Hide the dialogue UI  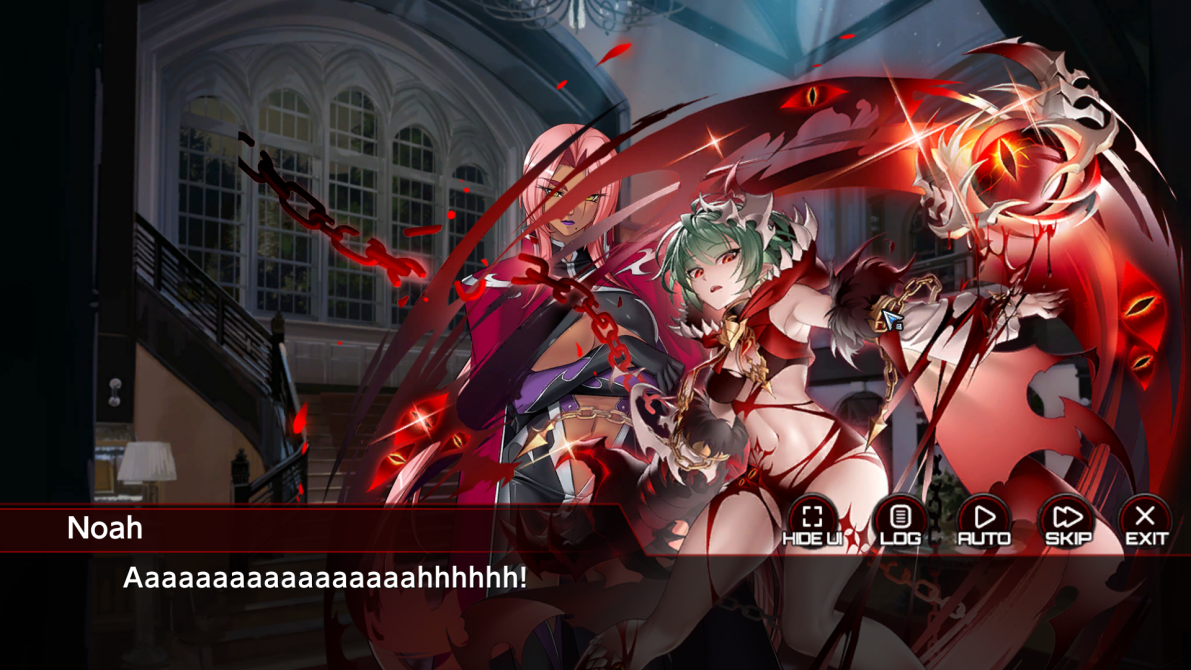click(x=812, y=522)
